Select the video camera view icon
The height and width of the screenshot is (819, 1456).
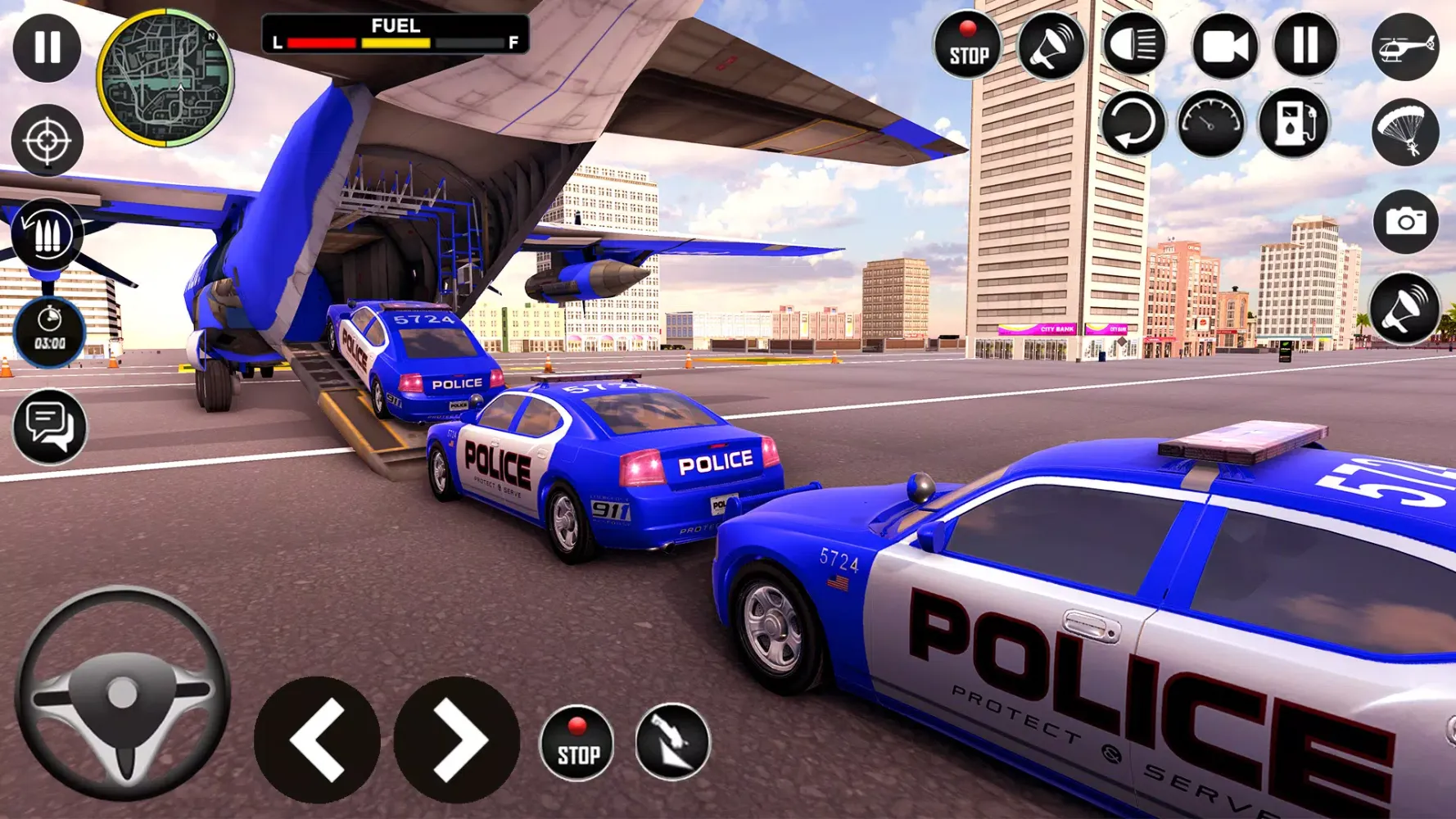(1222, 48)
